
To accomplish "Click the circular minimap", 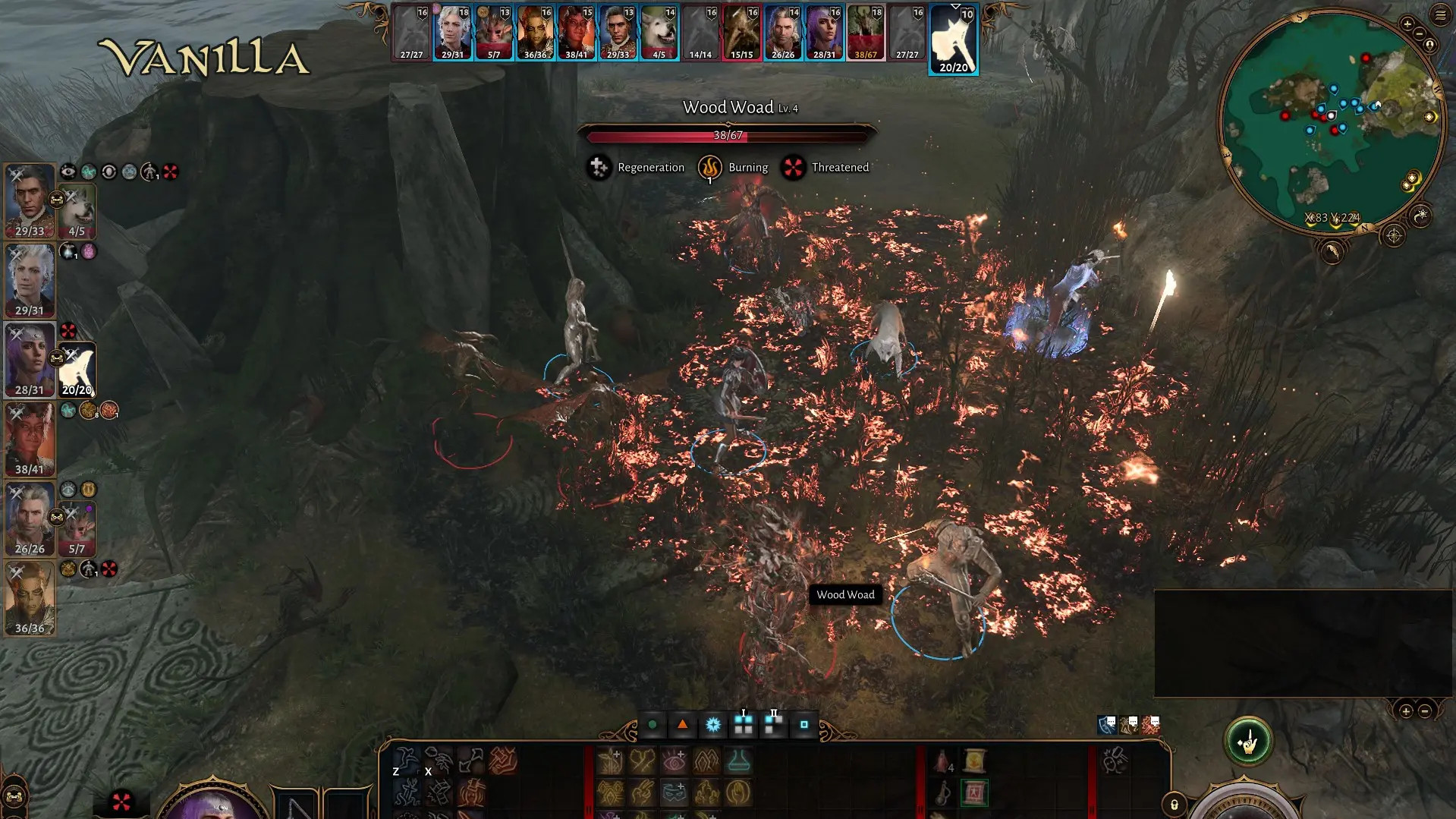I will [x=1332, y=121].
